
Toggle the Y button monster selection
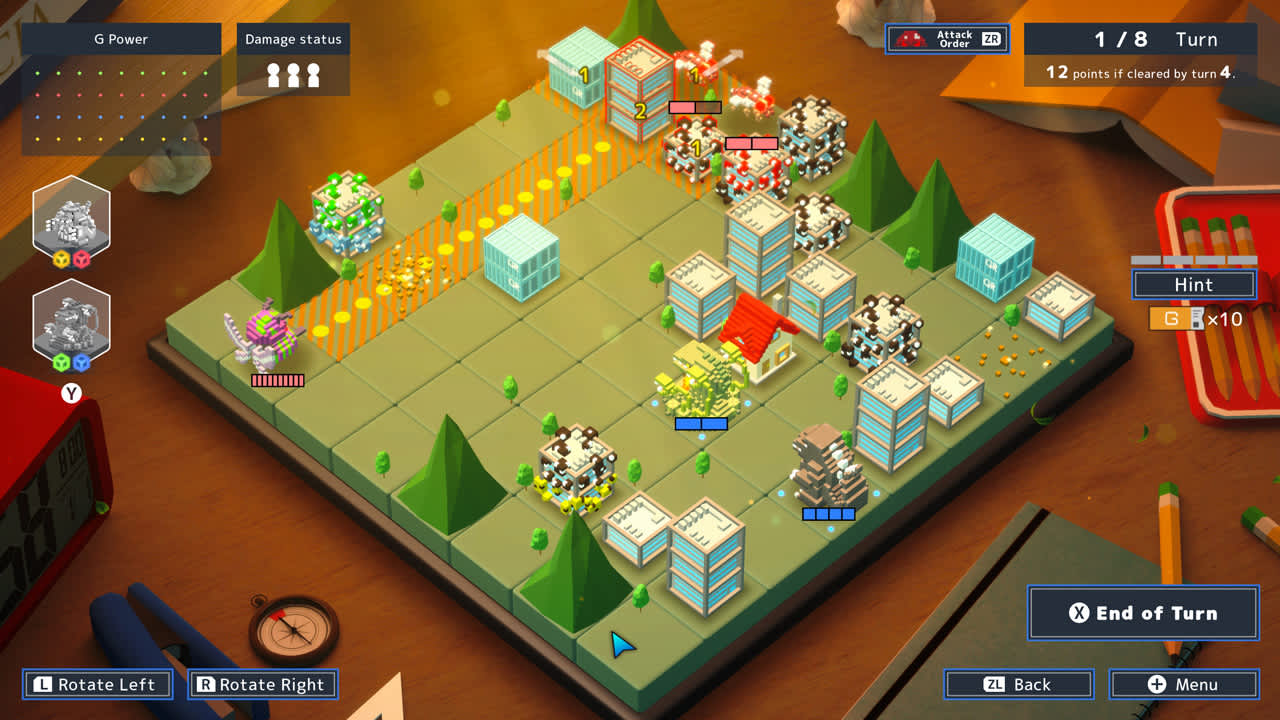tap(70, 393)
